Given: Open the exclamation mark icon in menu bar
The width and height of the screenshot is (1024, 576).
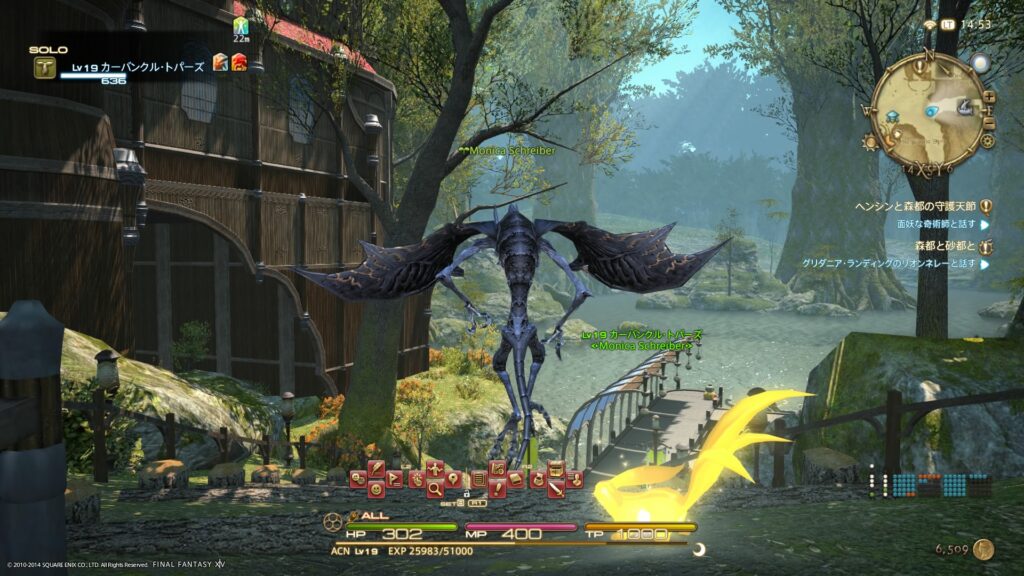Looking at the screenshot, I should click(x=497, y=489).
